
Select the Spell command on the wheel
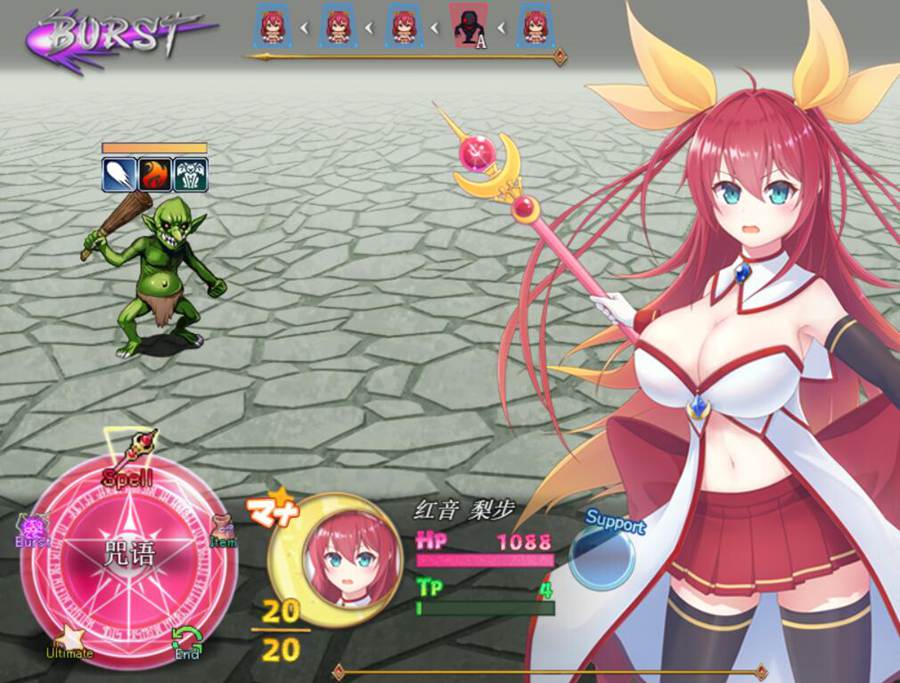pyautogui.click(x=129, y=475)
